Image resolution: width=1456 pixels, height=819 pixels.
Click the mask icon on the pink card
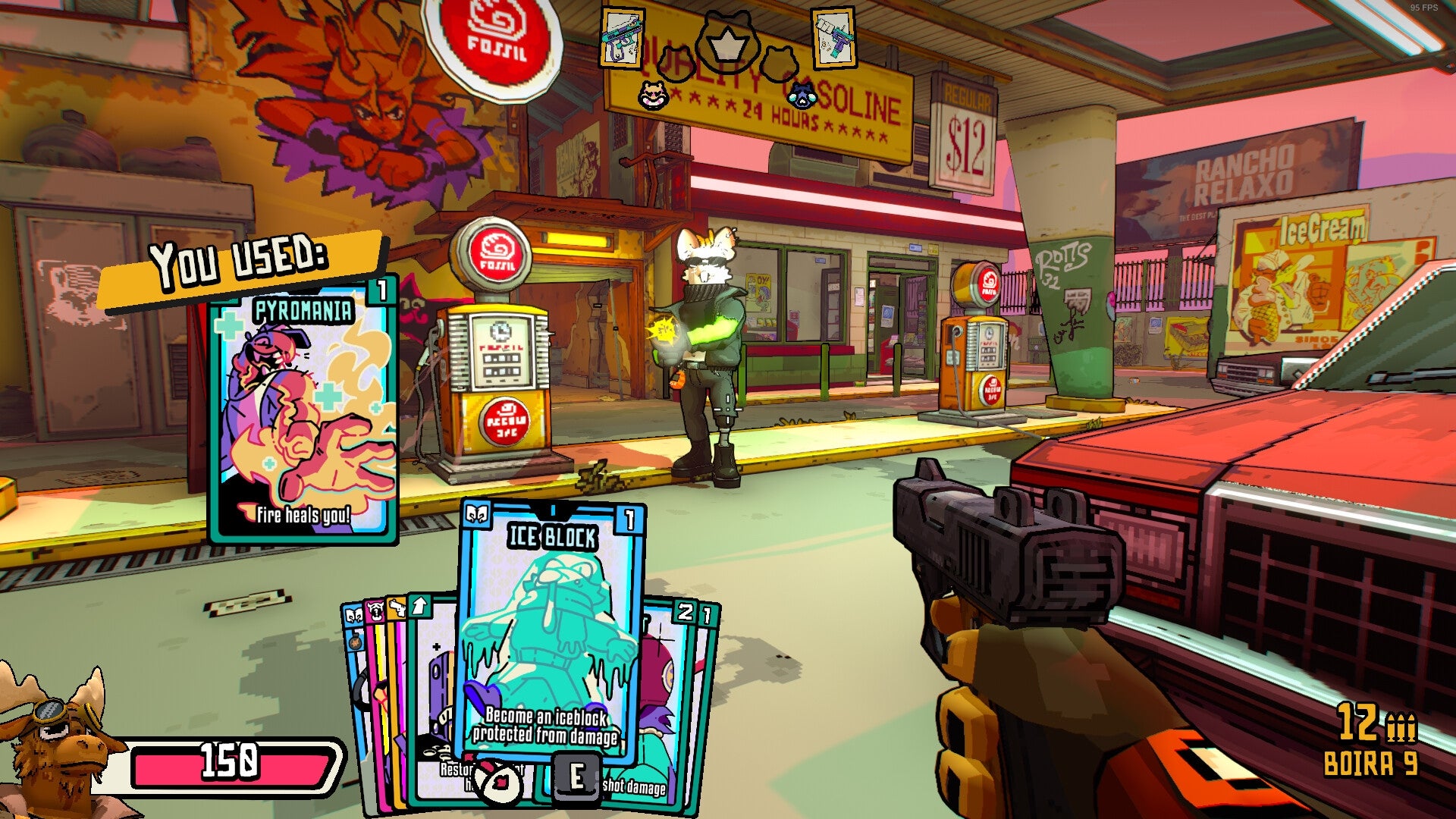coord(374,610)
